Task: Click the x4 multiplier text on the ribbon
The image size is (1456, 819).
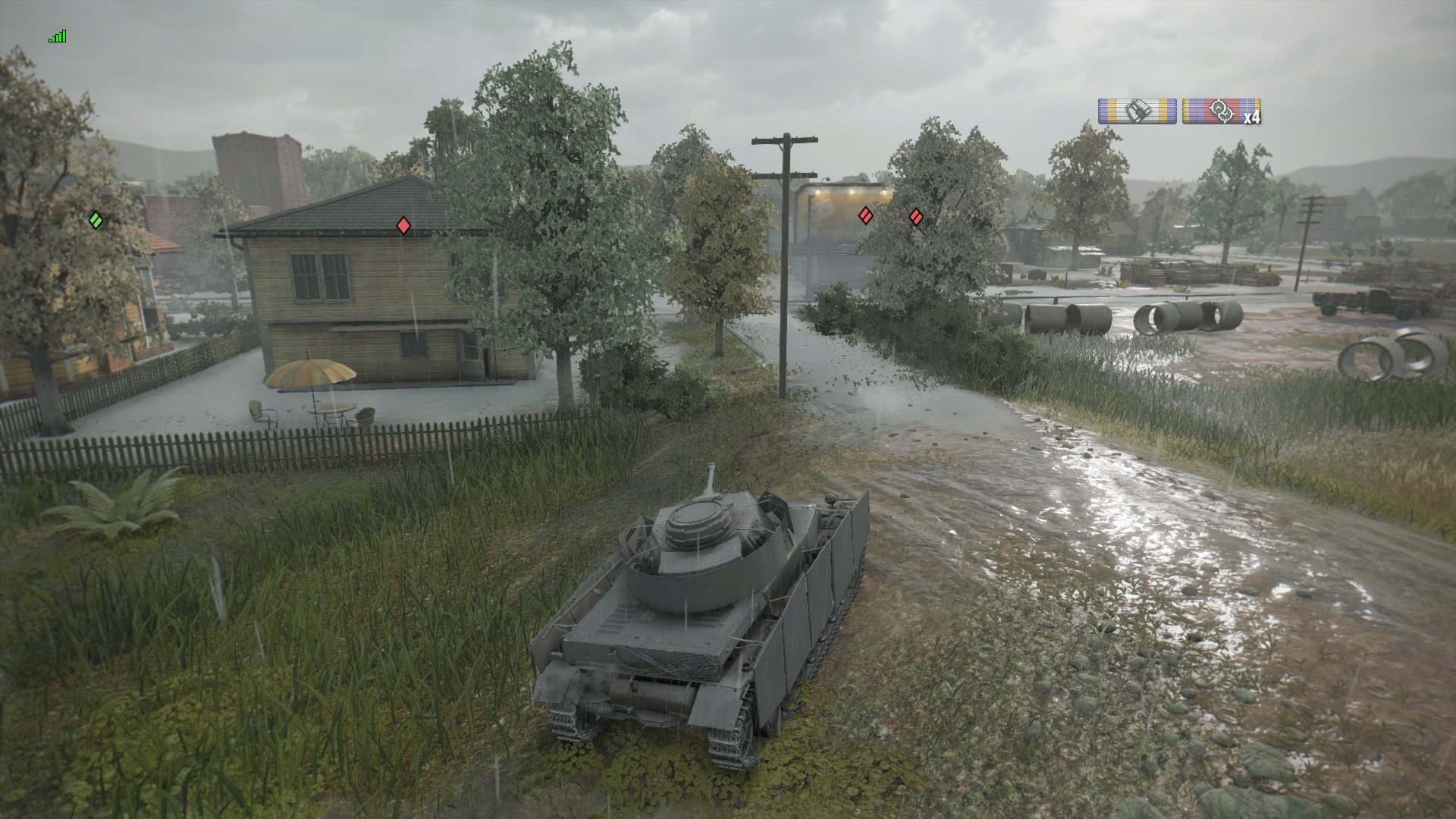Action: [x=1251, y=118]
